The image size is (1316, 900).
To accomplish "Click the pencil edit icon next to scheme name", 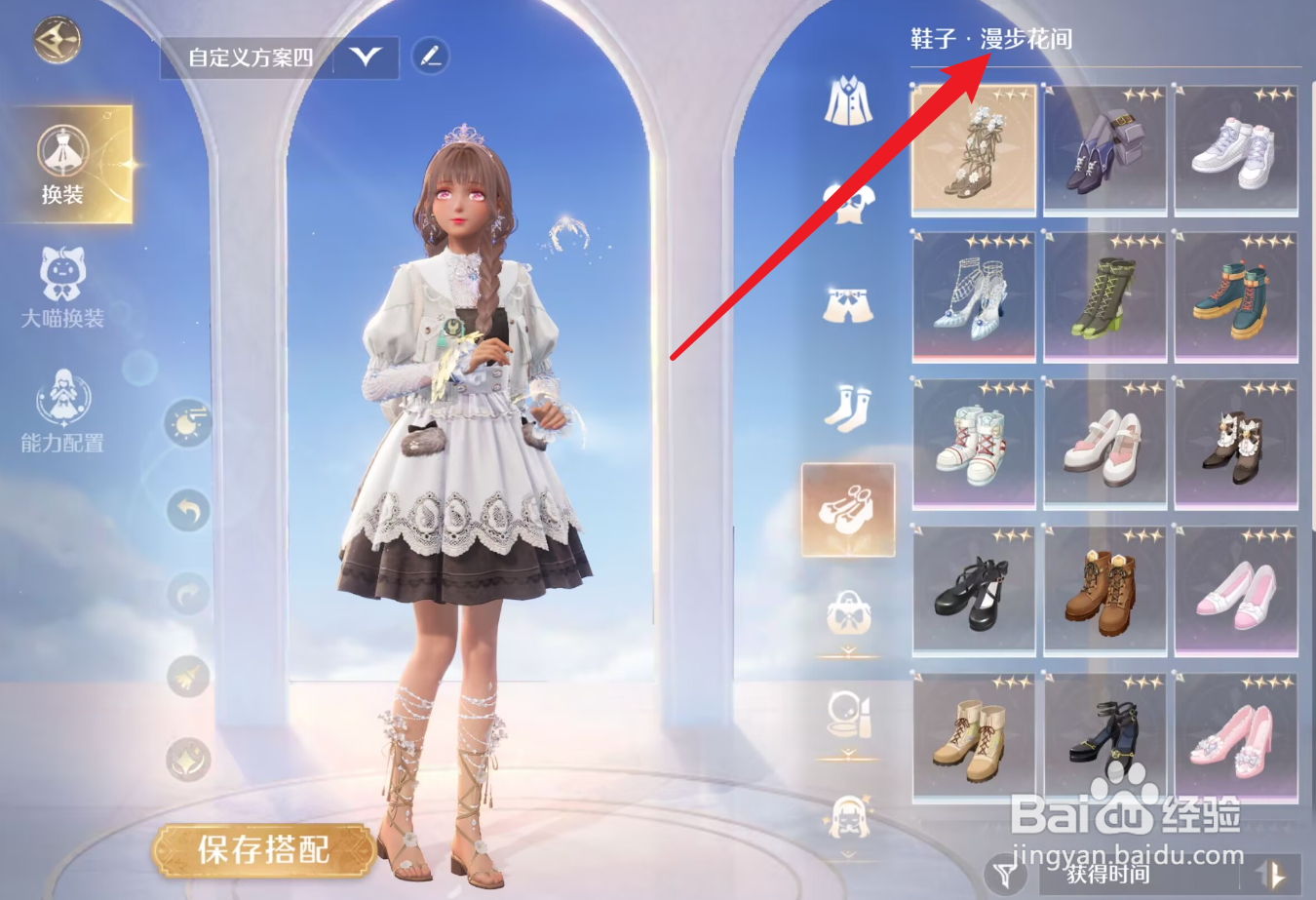I will pyautogui.click(x=430, y=57).
